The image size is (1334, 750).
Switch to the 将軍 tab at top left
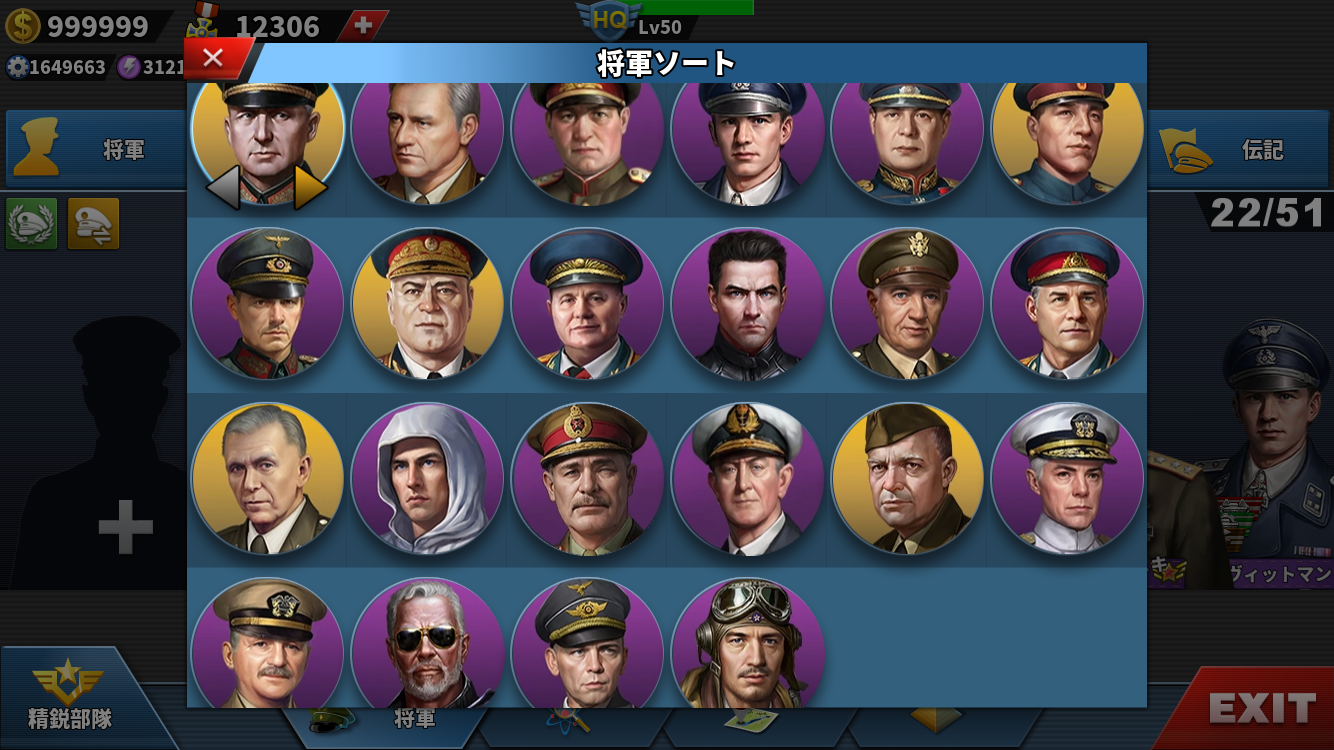95,150
